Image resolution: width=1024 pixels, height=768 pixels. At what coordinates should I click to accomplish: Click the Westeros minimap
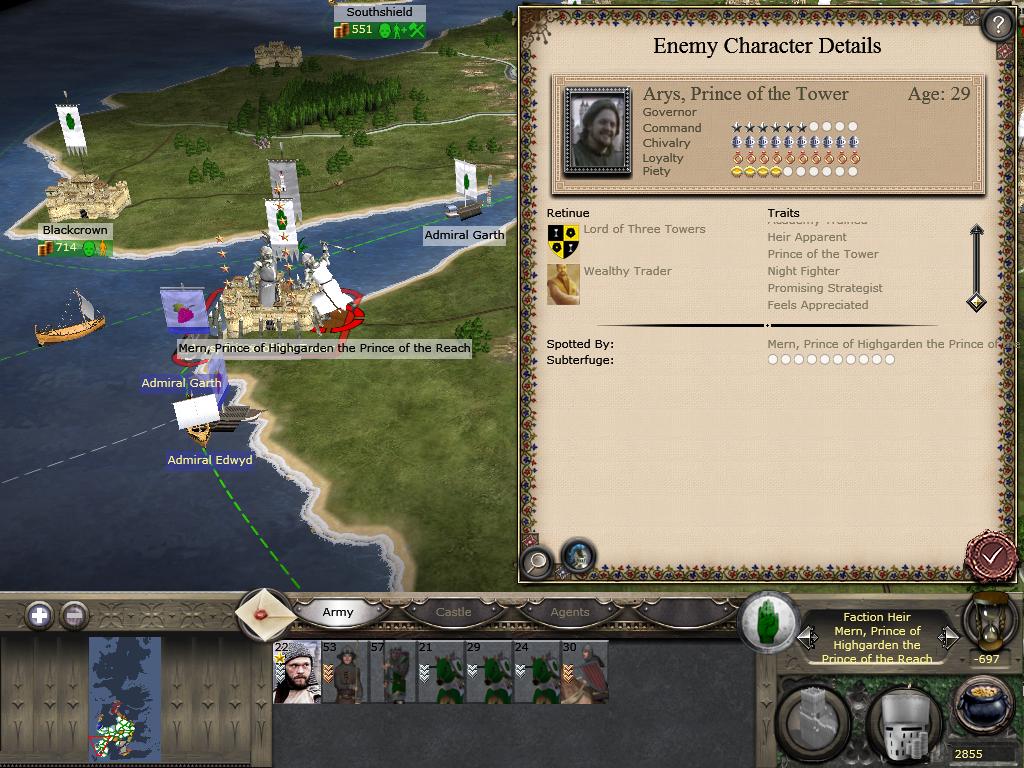tap(124, 699)
